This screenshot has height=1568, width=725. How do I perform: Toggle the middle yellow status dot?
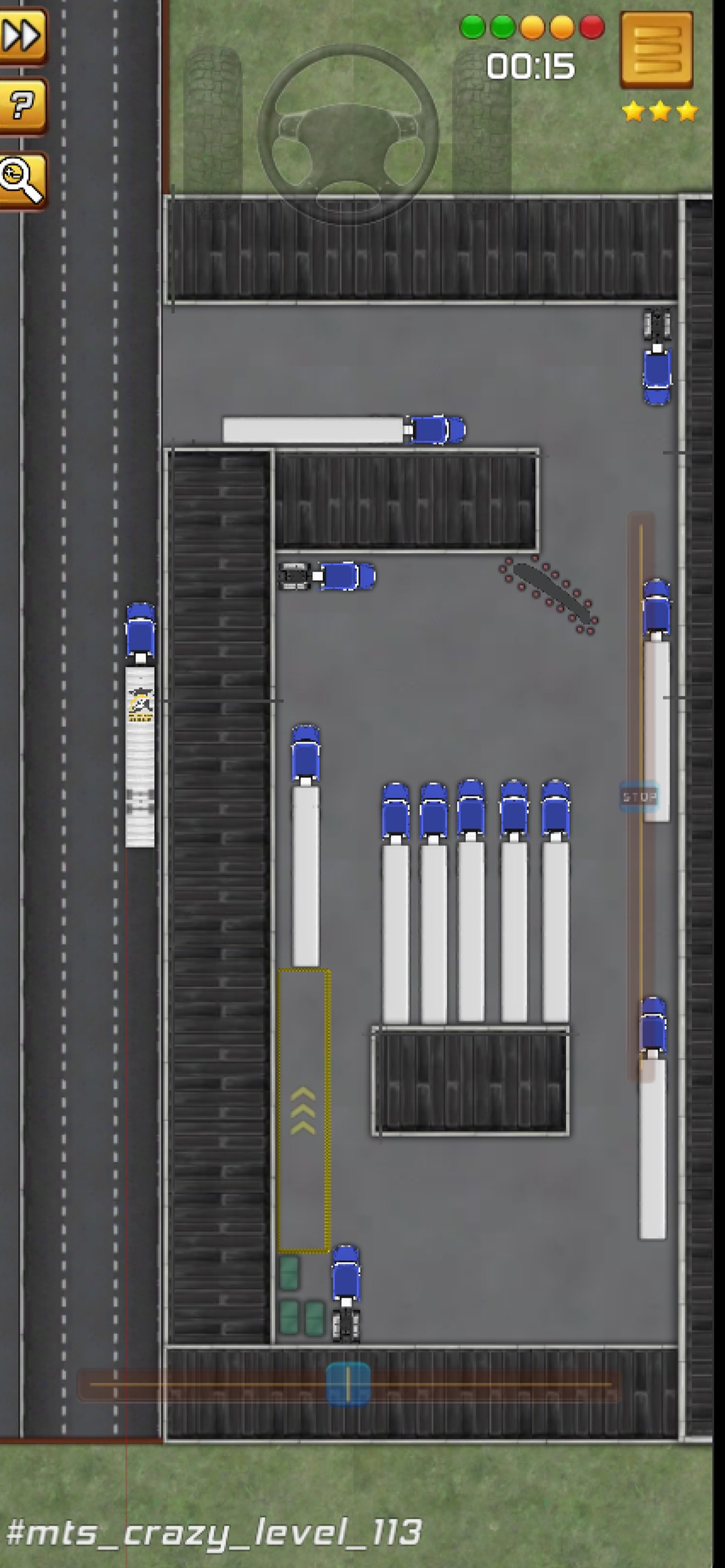532,28
